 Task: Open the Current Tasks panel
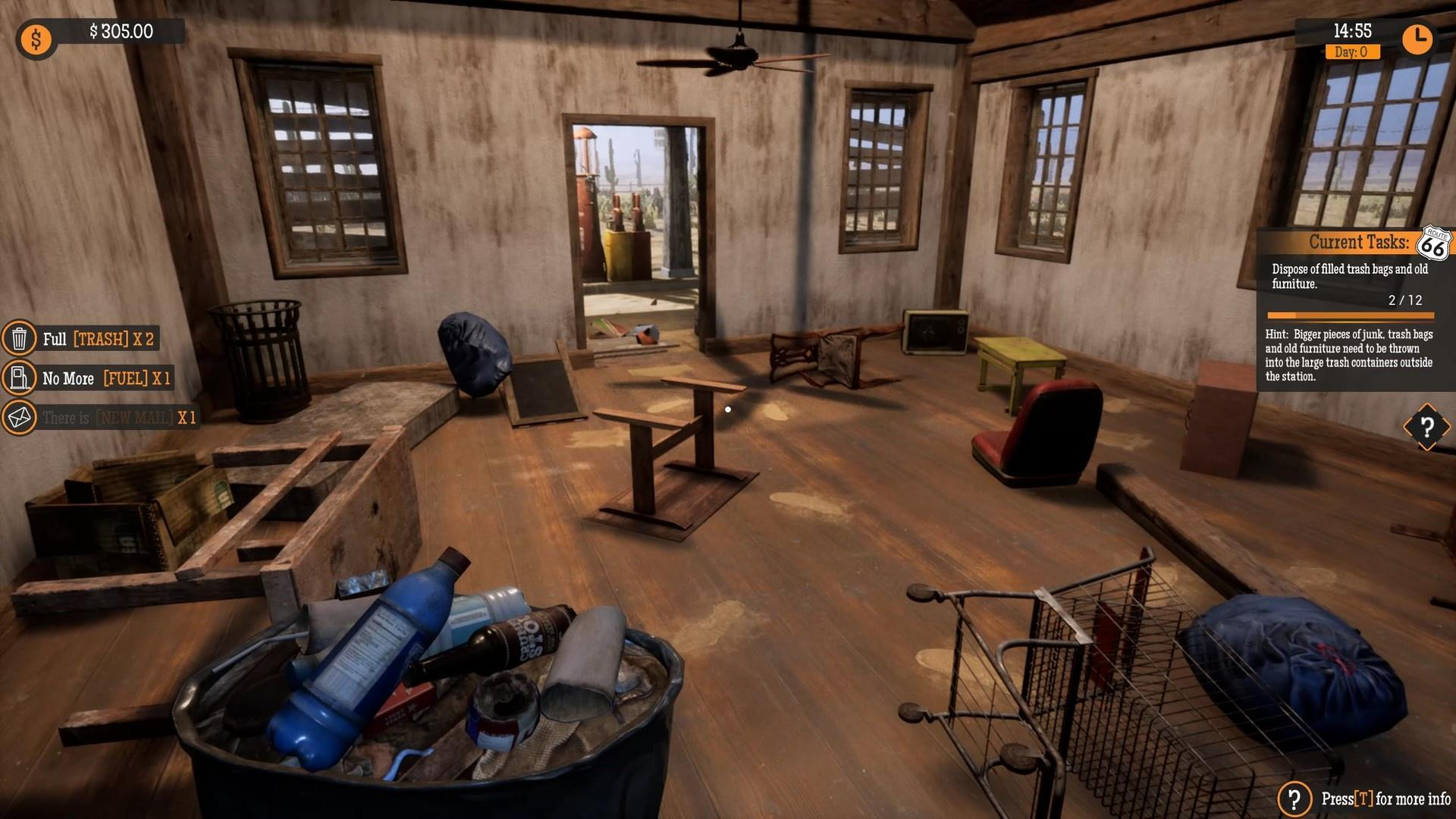[1357, 243]
